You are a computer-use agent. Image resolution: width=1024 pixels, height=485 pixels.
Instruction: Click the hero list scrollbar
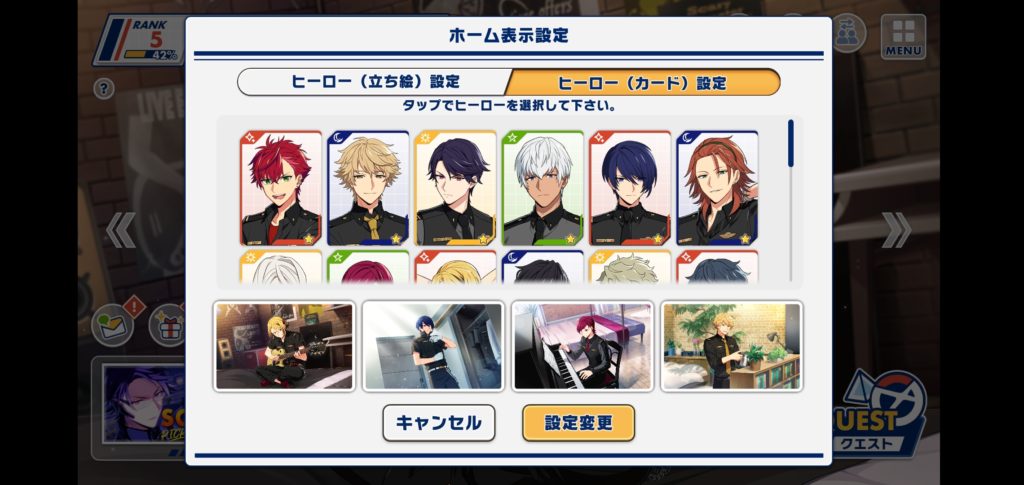coord(791,144)
